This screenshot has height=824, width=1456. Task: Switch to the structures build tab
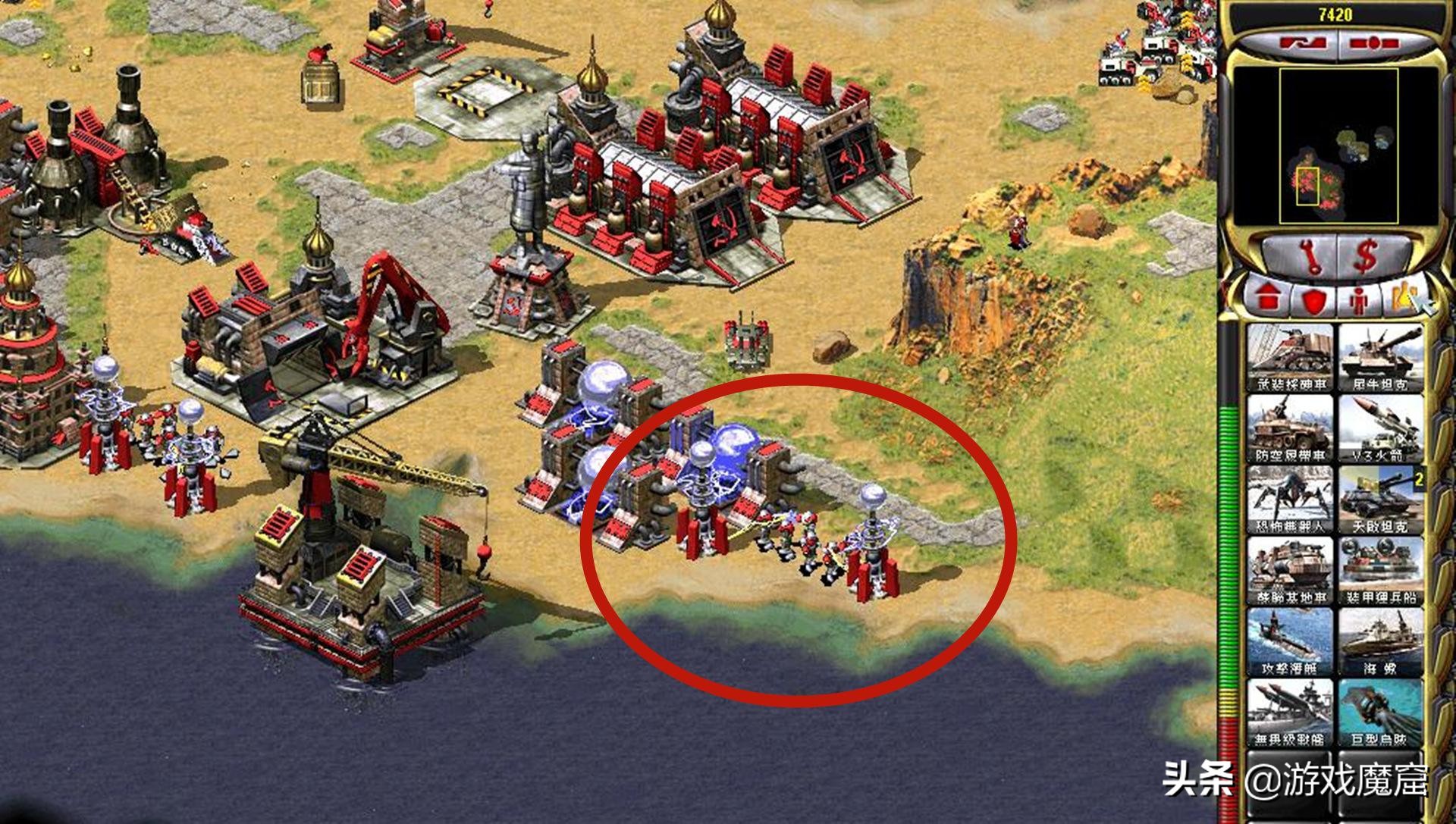point(1269,298)
